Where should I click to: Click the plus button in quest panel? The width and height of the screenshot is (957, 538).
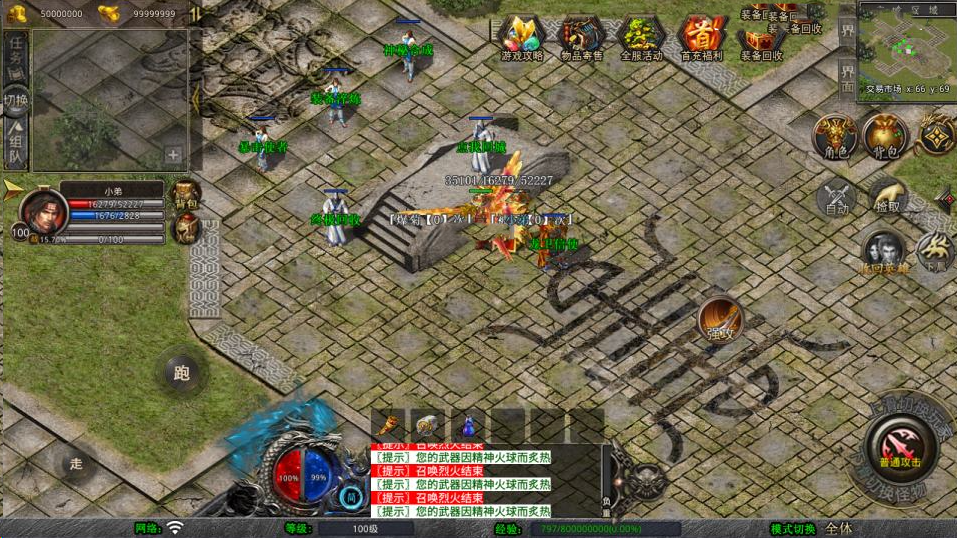[x=173, y=155]
